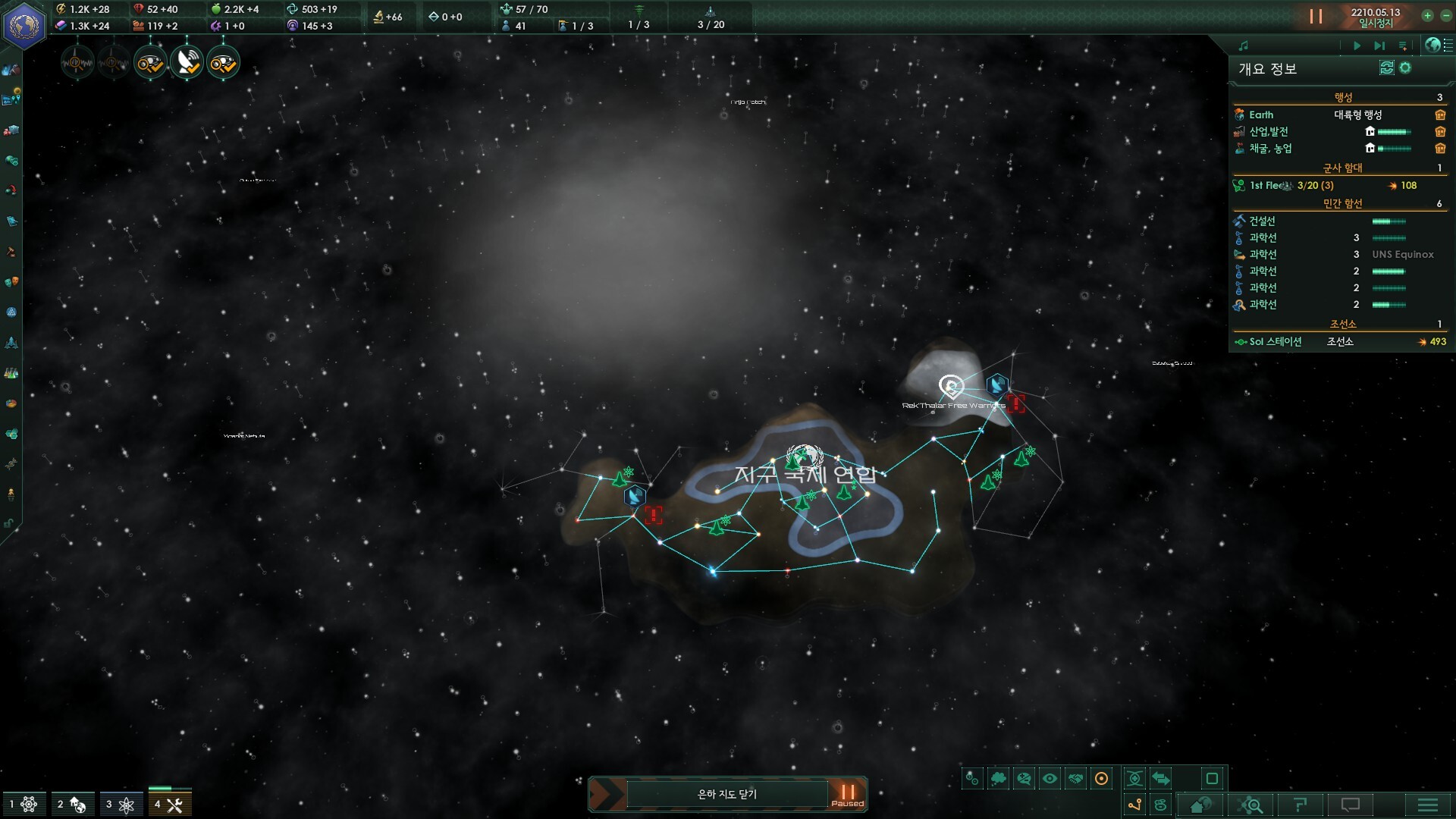Toggle the eye map mode filter

[x=1050, y=779]
